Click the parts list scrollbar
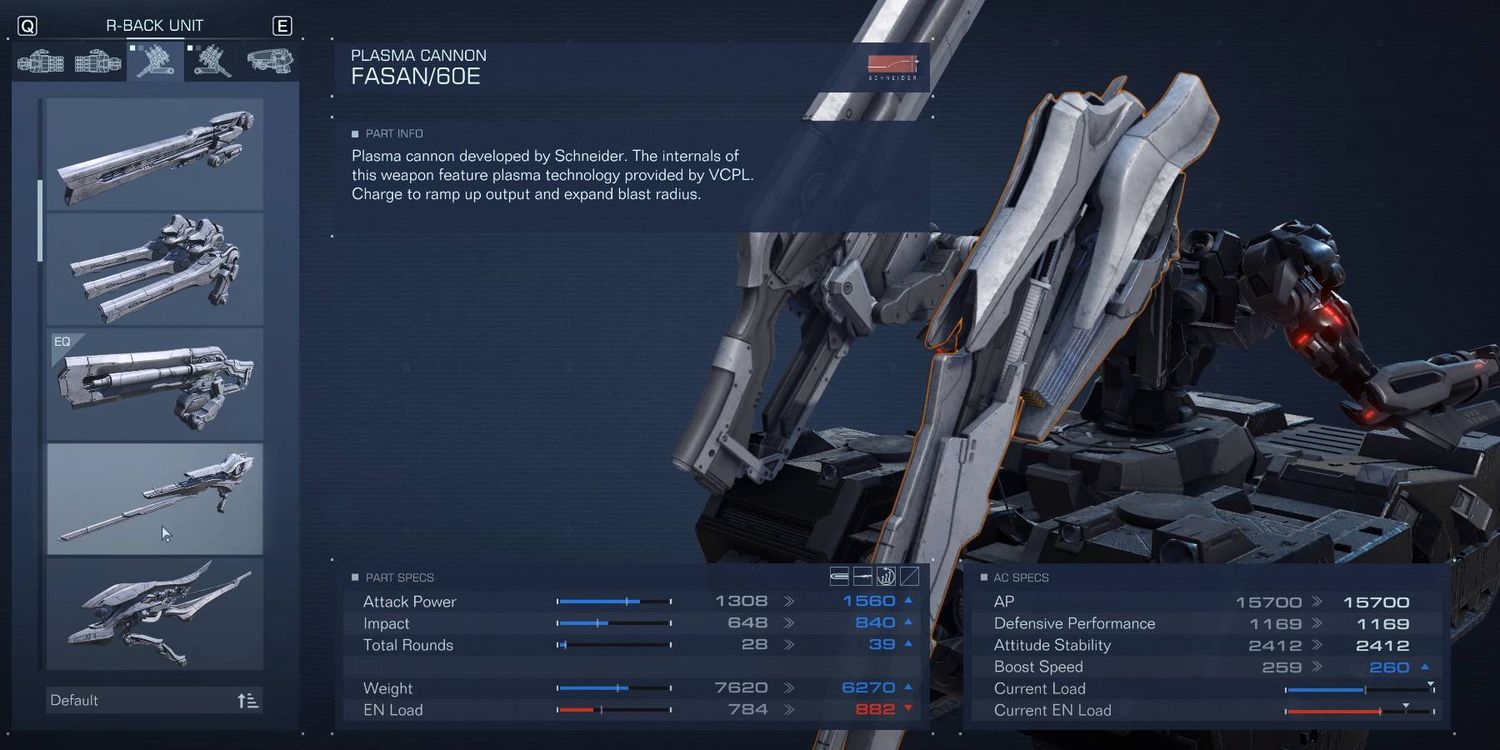This screenshot has height=750, width=1500. coord(41,220)
